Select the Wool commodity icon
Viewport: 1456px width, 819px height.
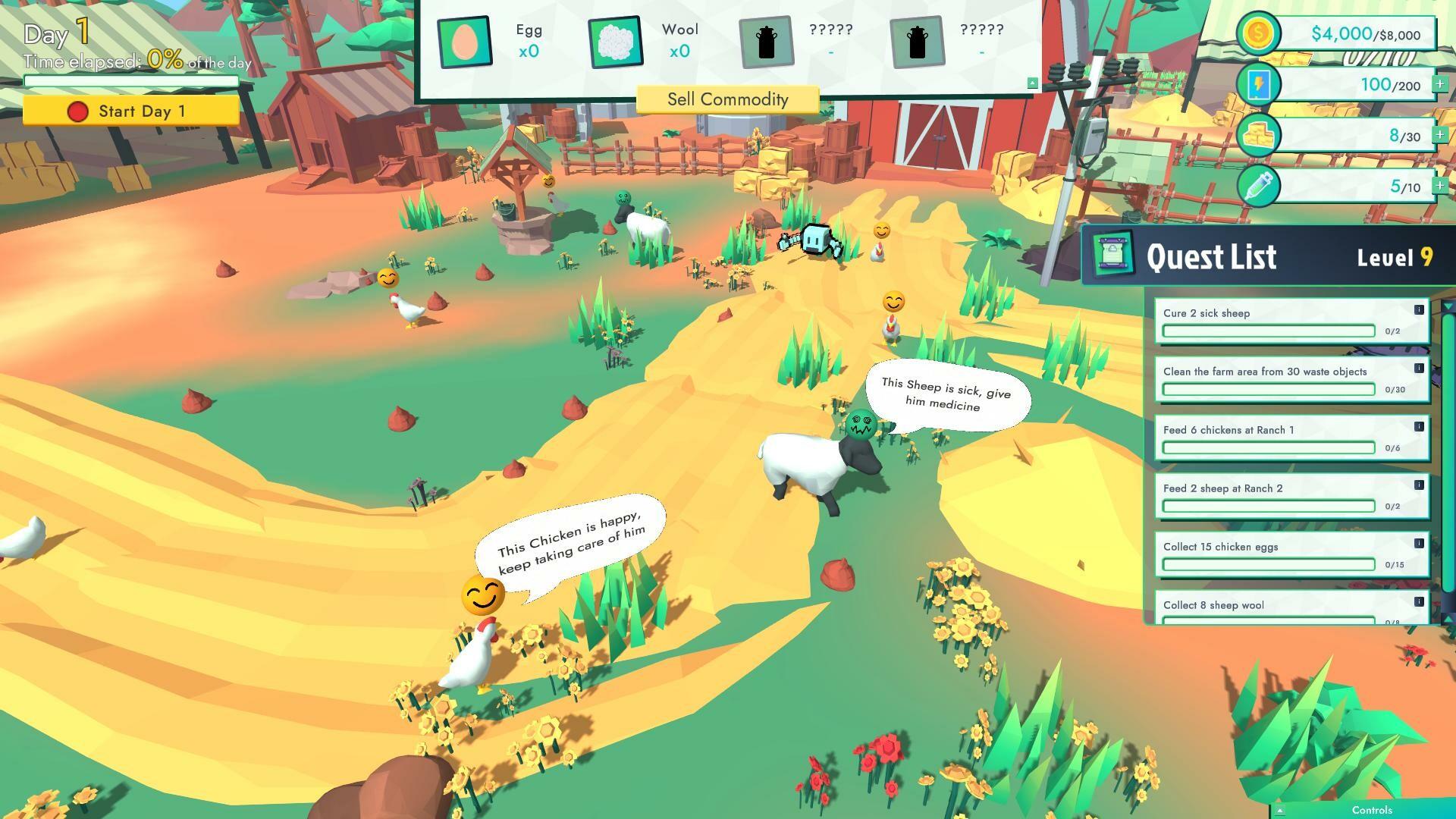point(616,42)
